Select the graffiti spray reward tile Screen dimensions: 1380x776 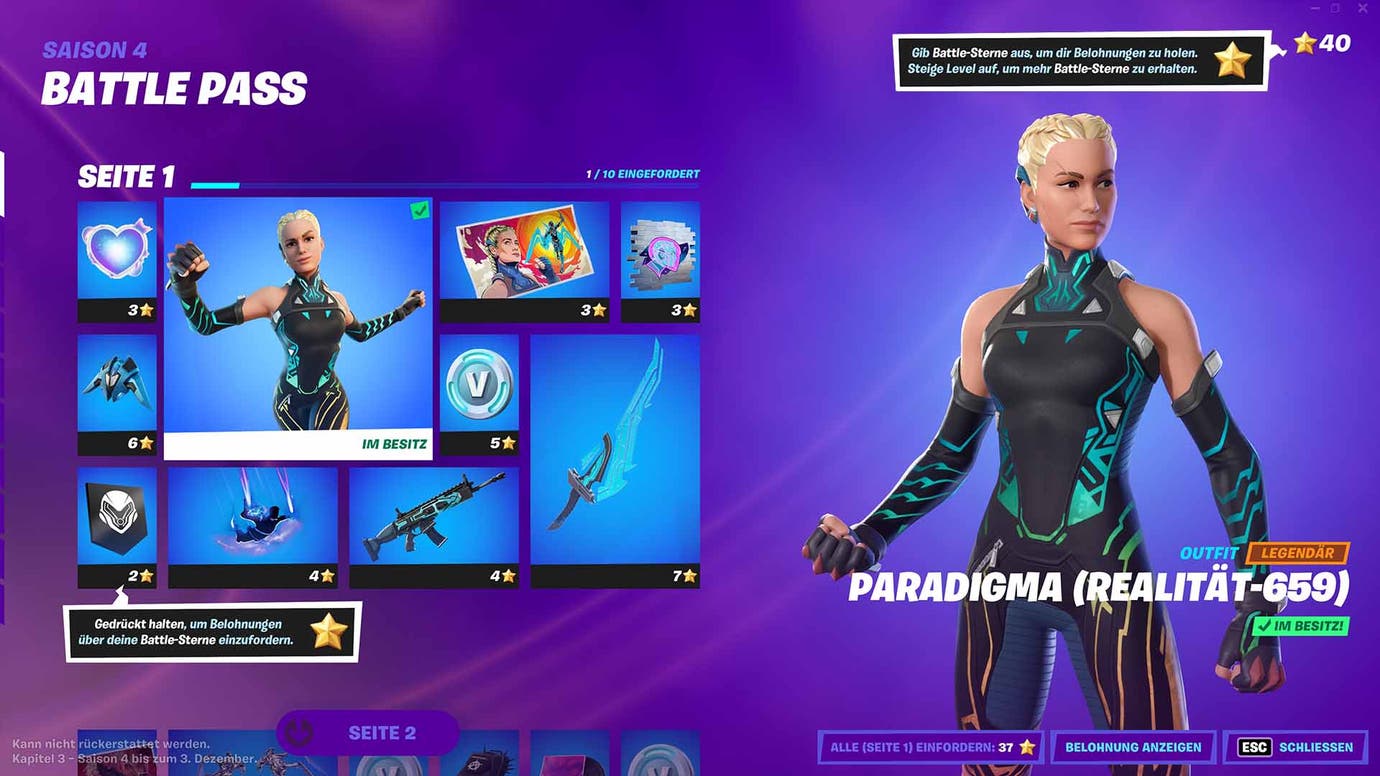coord(660,255)
